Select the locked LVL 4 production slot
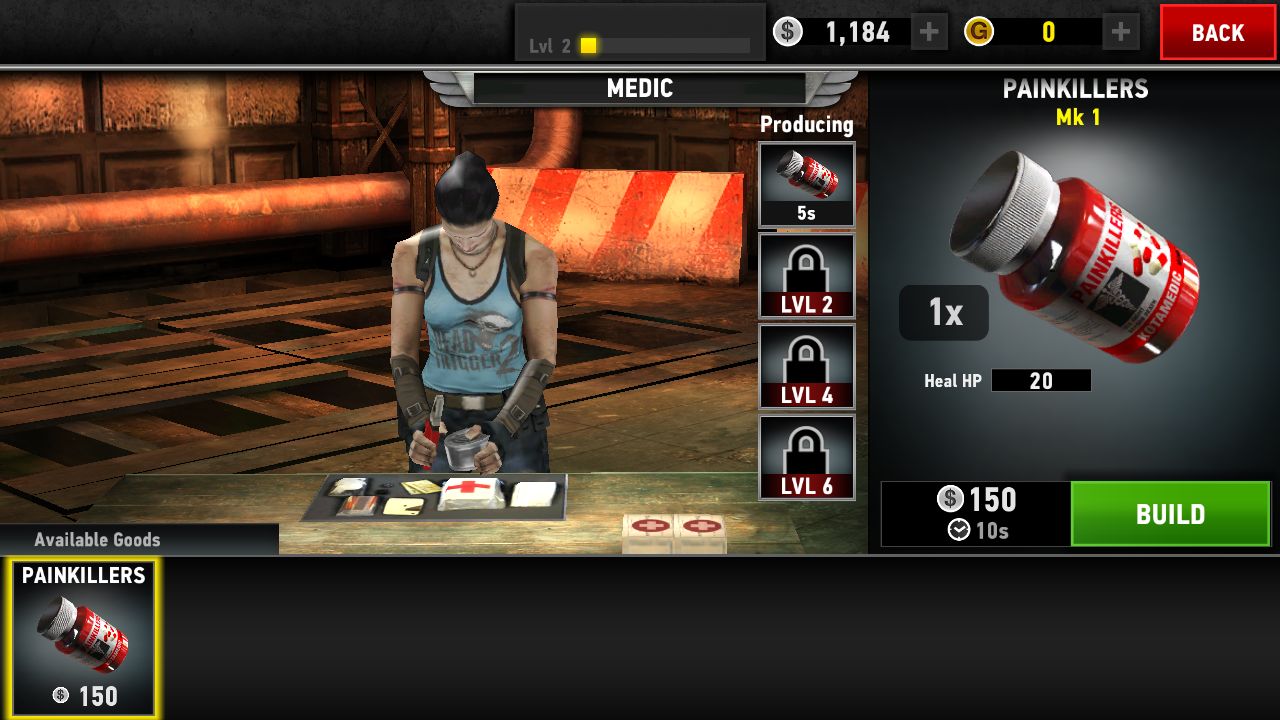The height and width of the screenshot is (720, 1280). [807, 367]
